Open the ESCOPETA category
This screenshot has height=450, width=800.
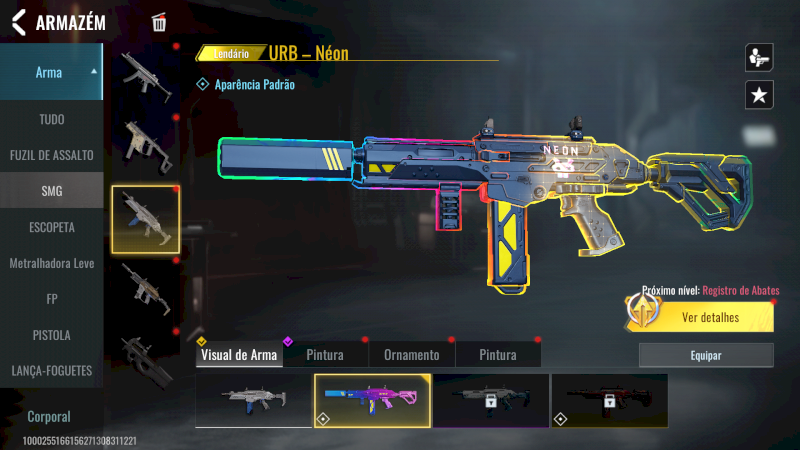[51, 227]
